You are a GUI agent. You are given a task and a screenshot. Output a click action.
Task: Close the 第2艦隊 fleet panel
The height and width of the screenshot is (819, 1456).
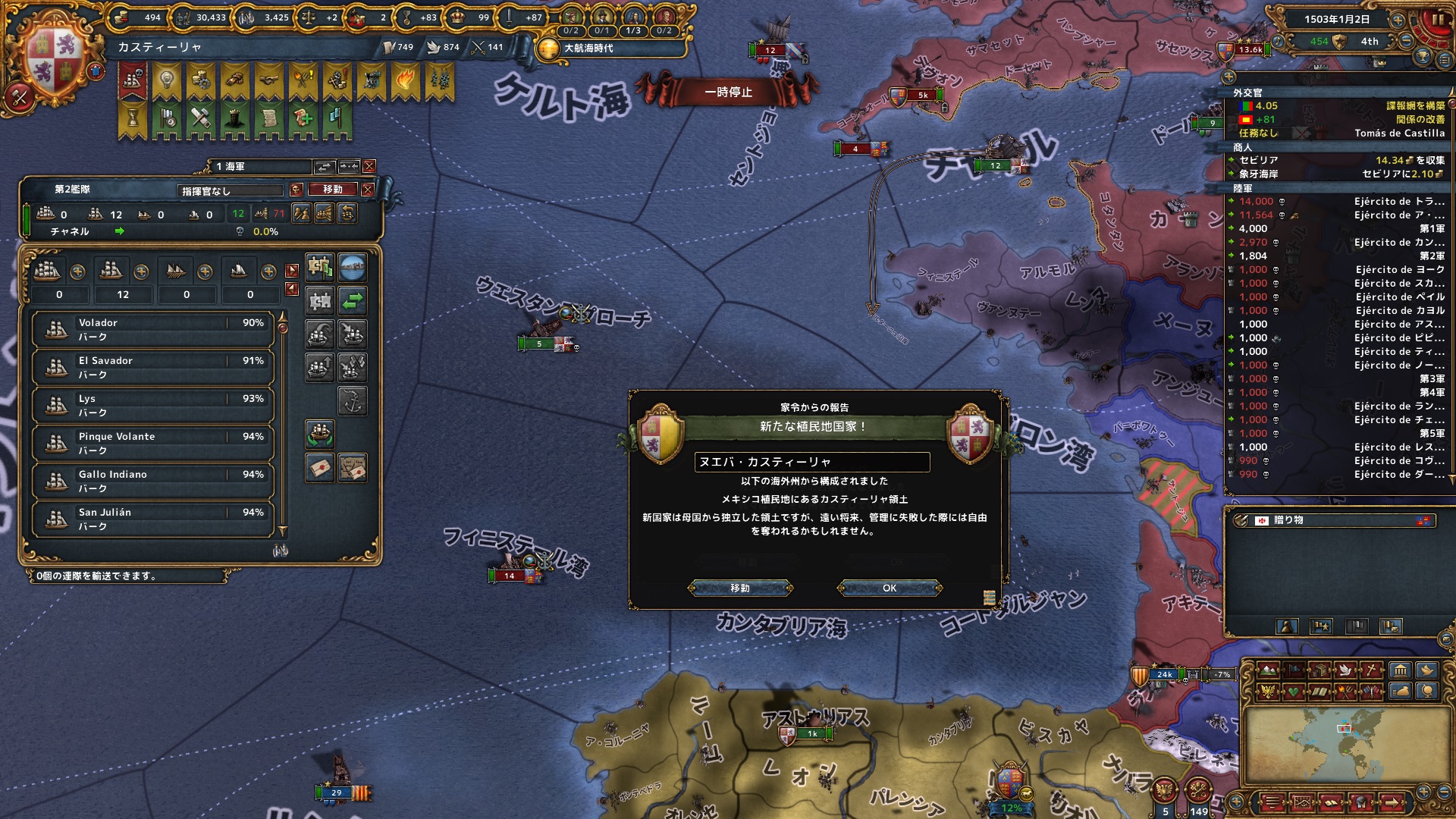tap(368, 190)
